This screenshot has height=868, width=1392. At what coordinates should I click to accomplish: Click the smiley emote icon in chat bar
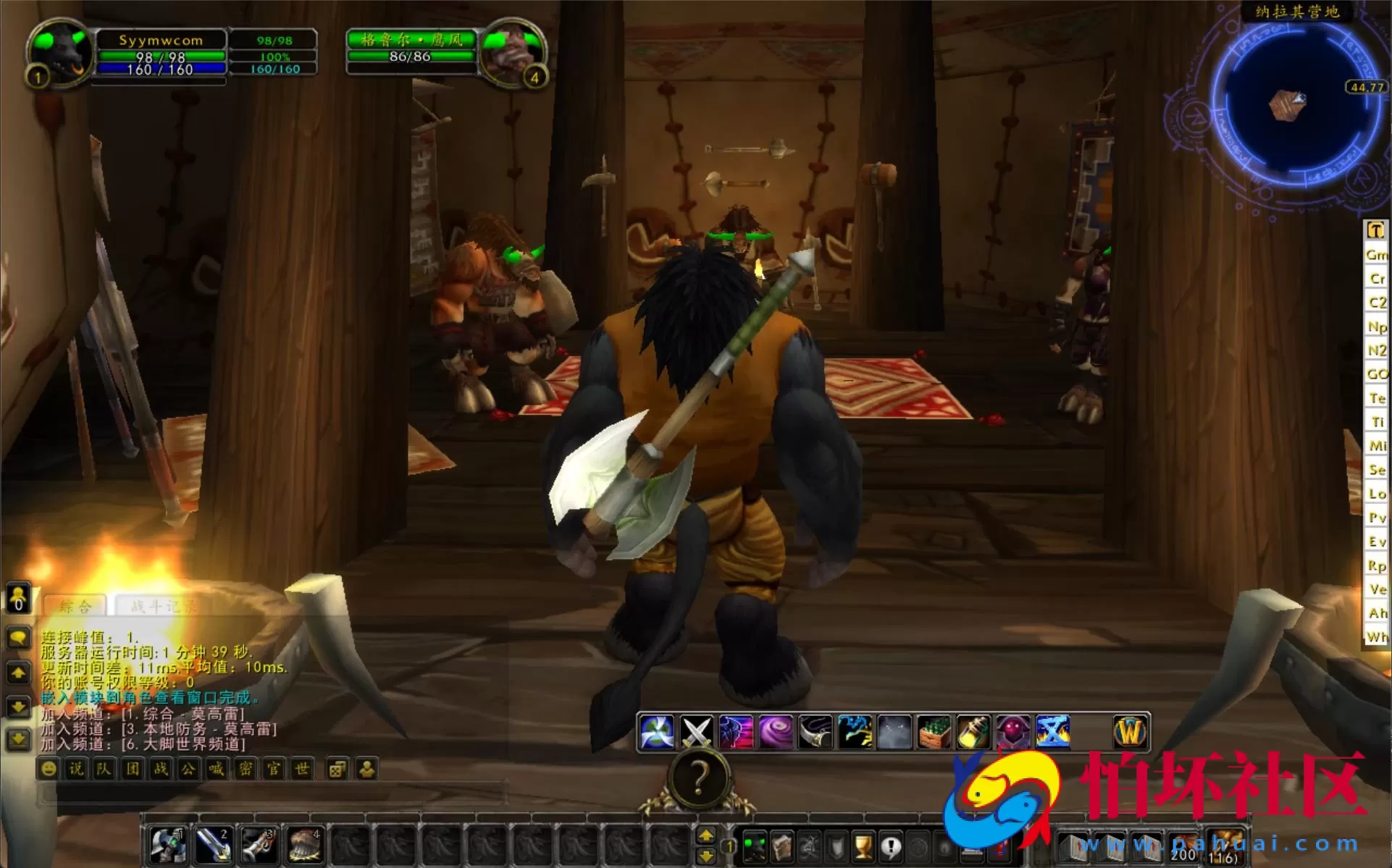(x=49, y=770)
